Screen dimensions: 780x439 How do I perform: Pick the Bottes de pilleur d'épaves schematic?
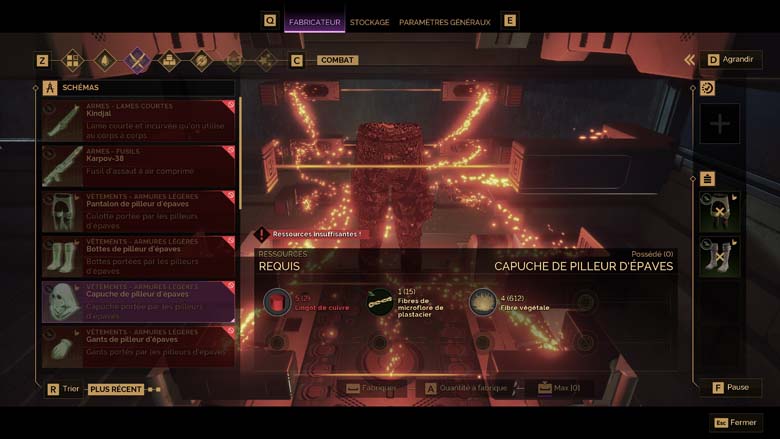point(138,255)
